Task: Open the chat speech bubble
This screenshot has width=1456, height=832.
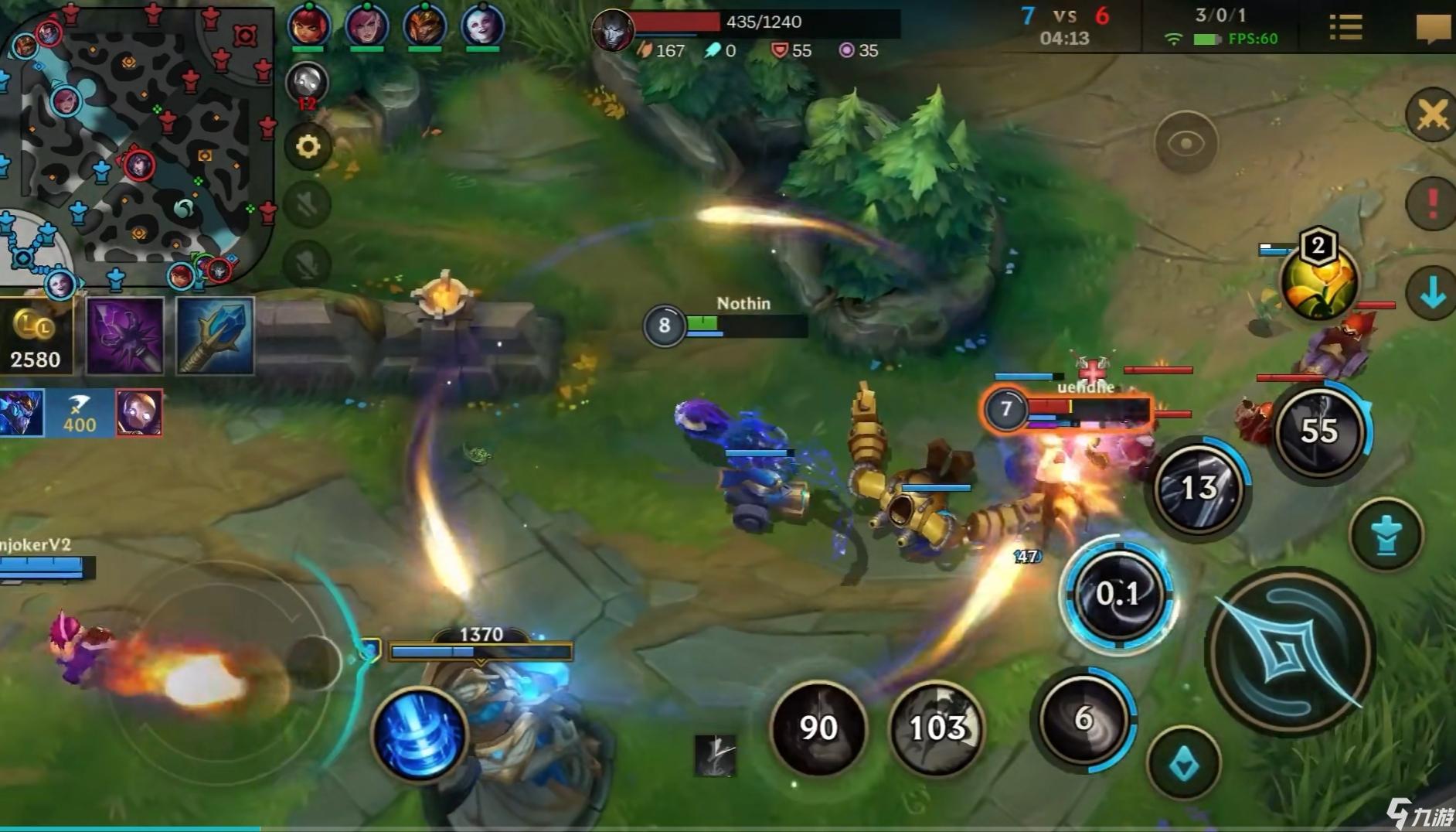Action: pos(1432,29)
